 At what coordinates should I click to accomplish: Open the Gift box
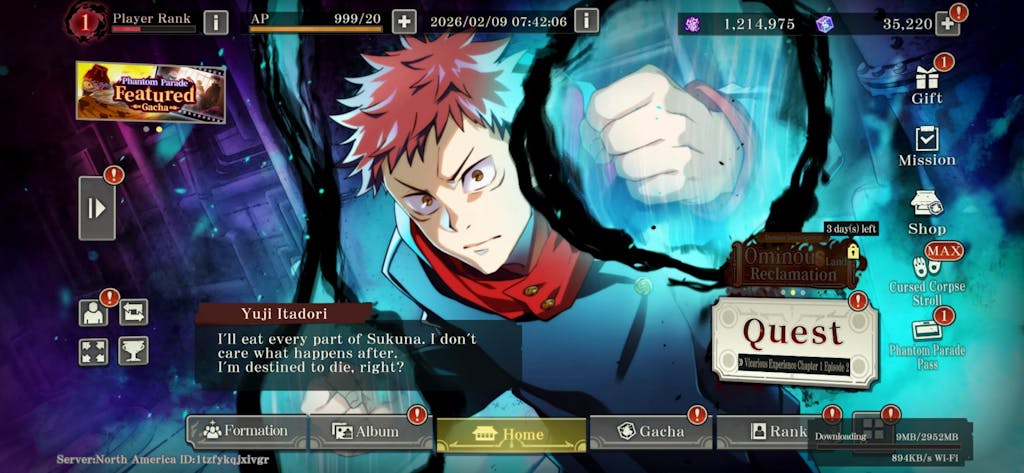[x=927, y=84]
